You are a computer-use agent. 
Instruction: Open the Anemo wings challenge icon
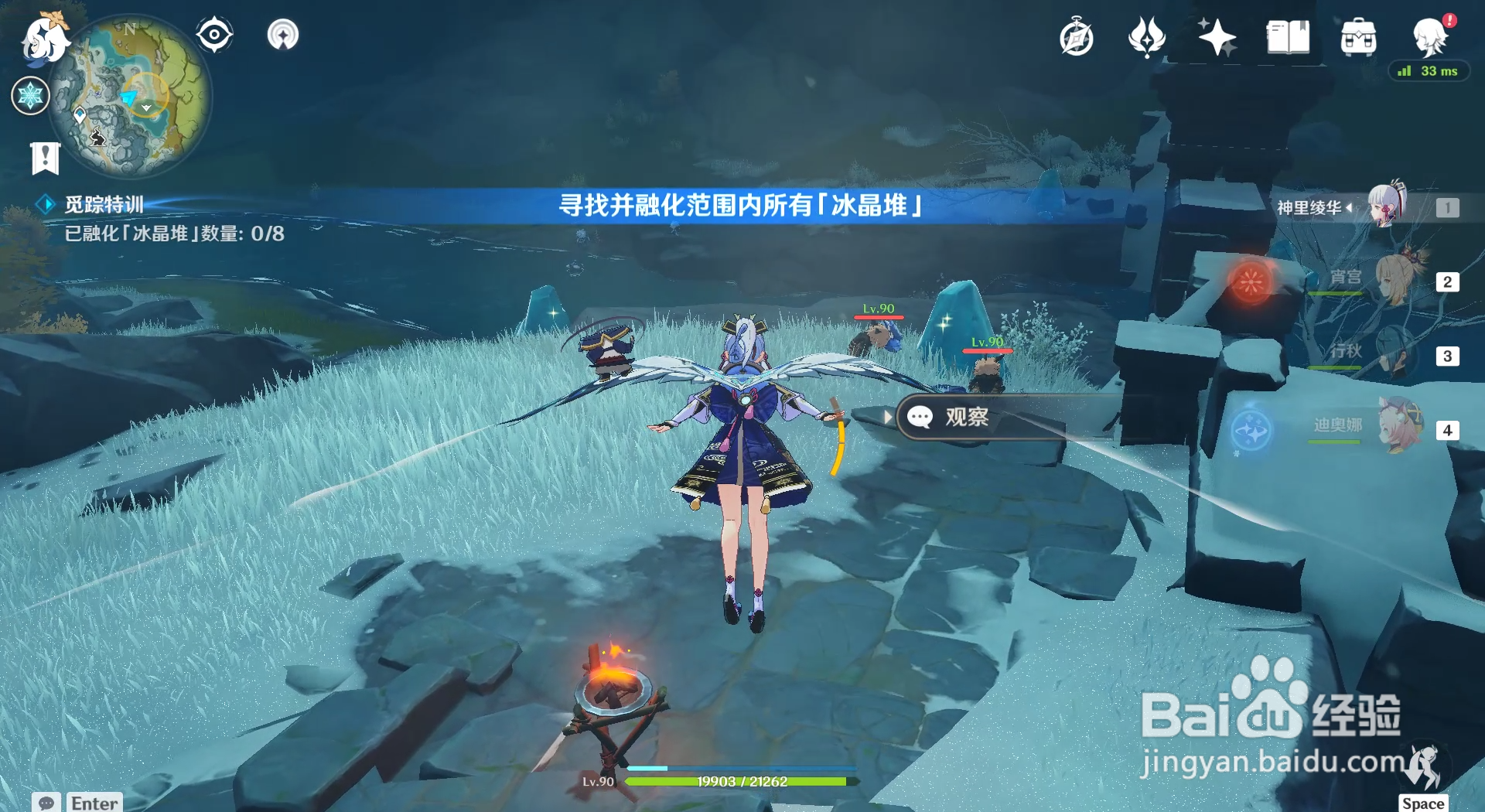click(1146, 36)
